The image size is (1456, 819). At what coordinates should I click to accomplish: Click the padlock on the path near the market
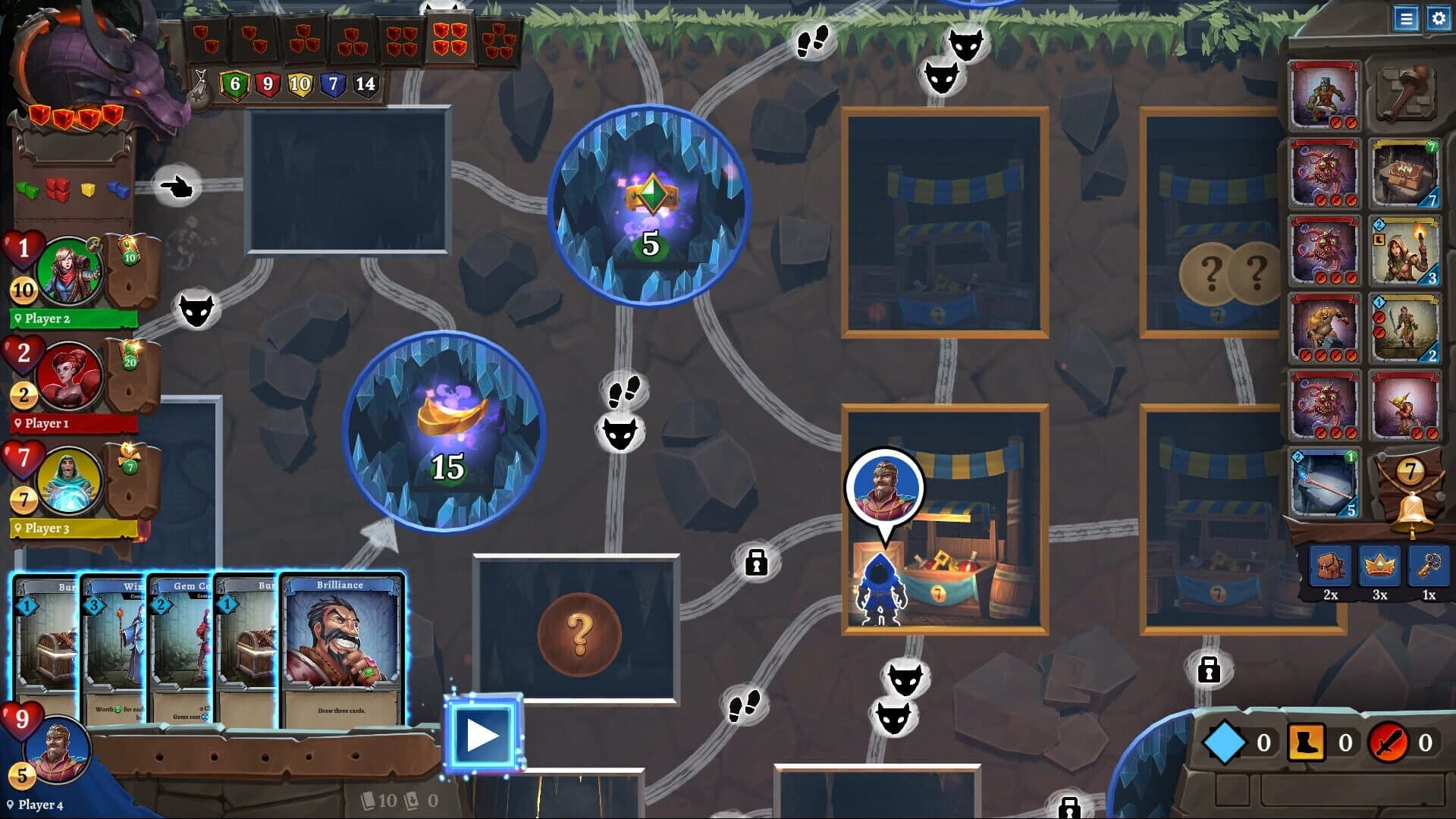point(755,564)
